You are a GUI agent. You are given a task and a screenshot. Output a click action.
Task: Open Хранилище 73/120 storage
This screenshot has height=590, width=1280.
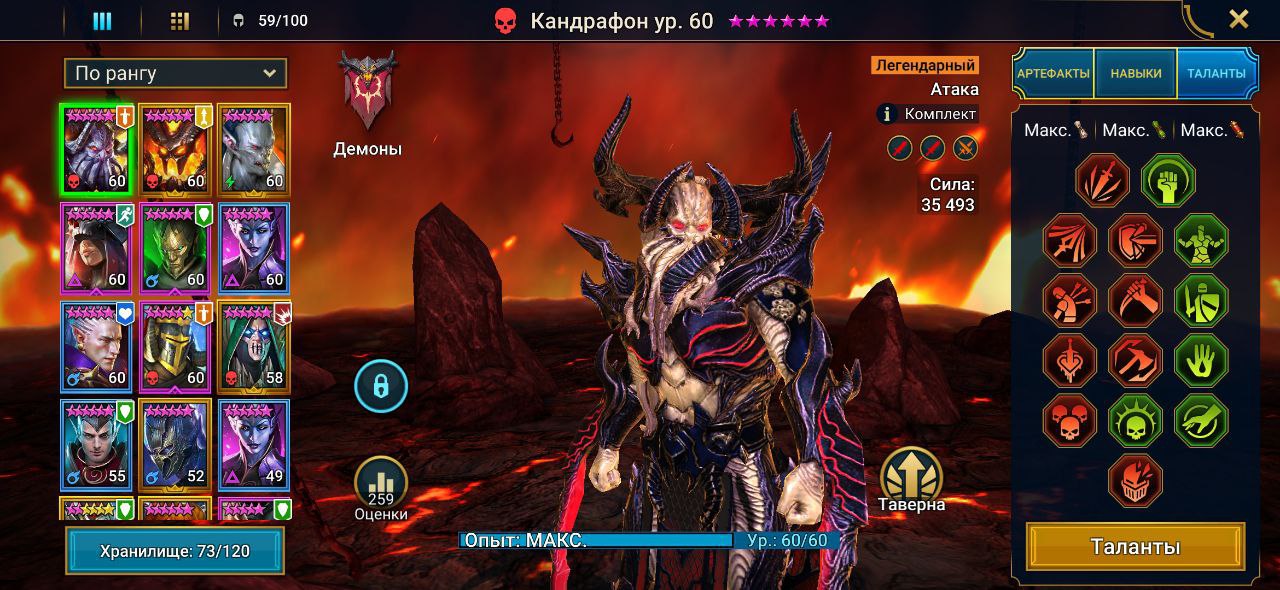click(175, 551)
